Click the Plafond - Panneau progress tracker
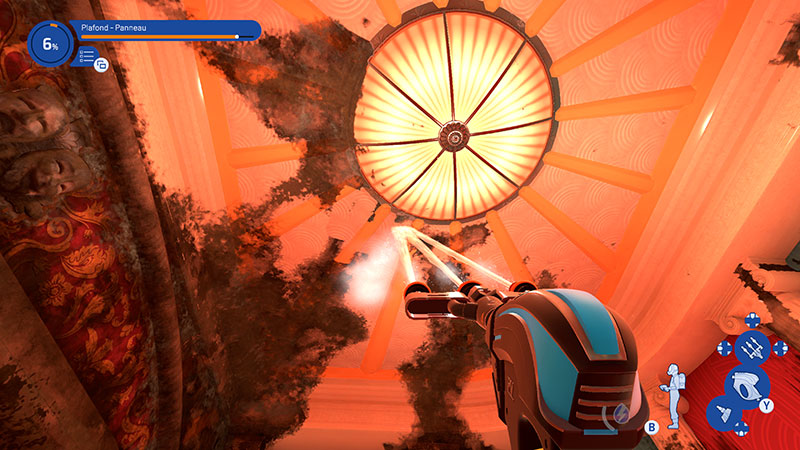The width and height of the screenshot is (800, 450). (165, 30)
